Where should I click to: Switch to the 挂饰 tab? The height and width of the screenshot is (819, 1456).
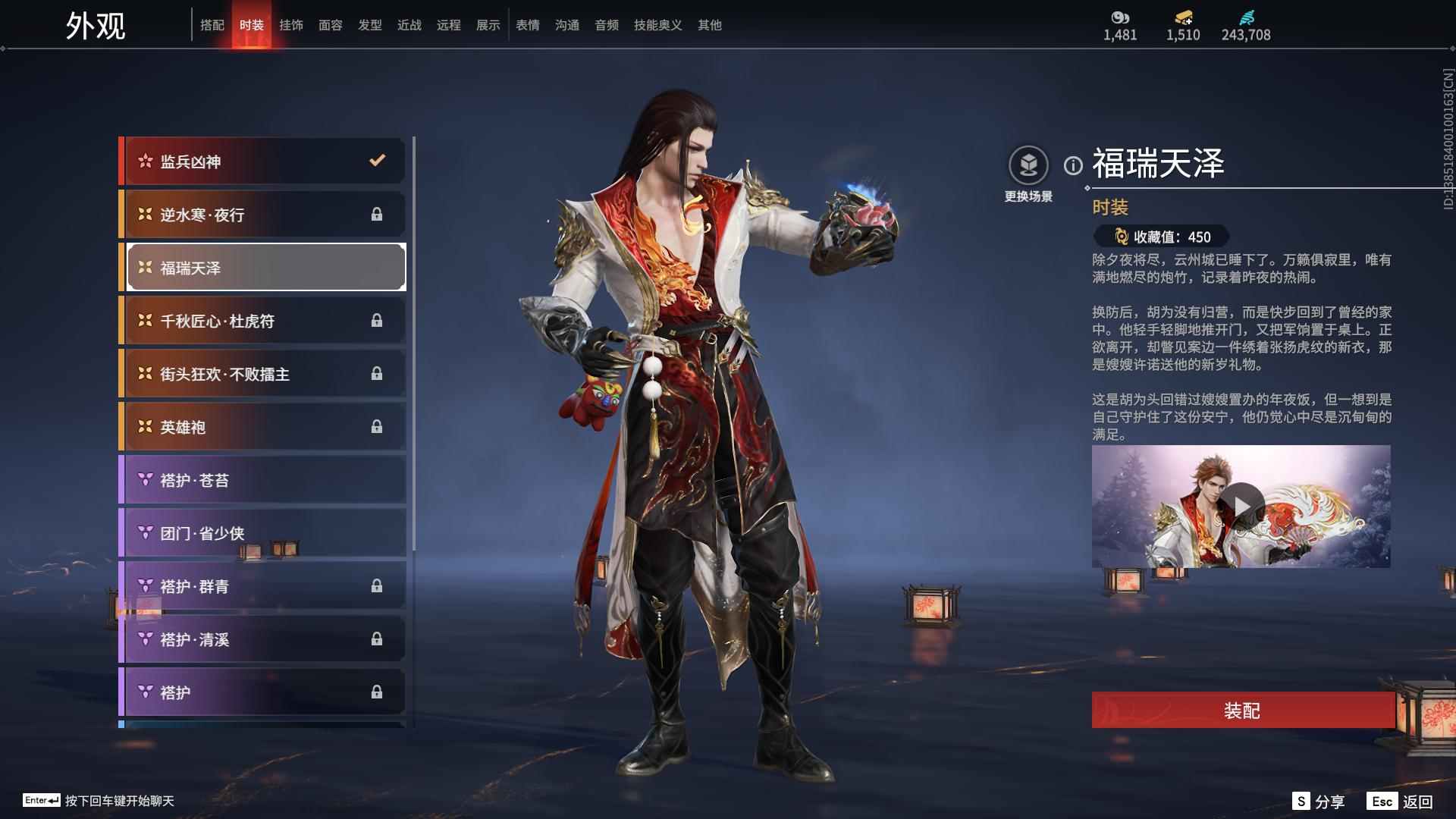pyautogui.click(x=291, y=24)
